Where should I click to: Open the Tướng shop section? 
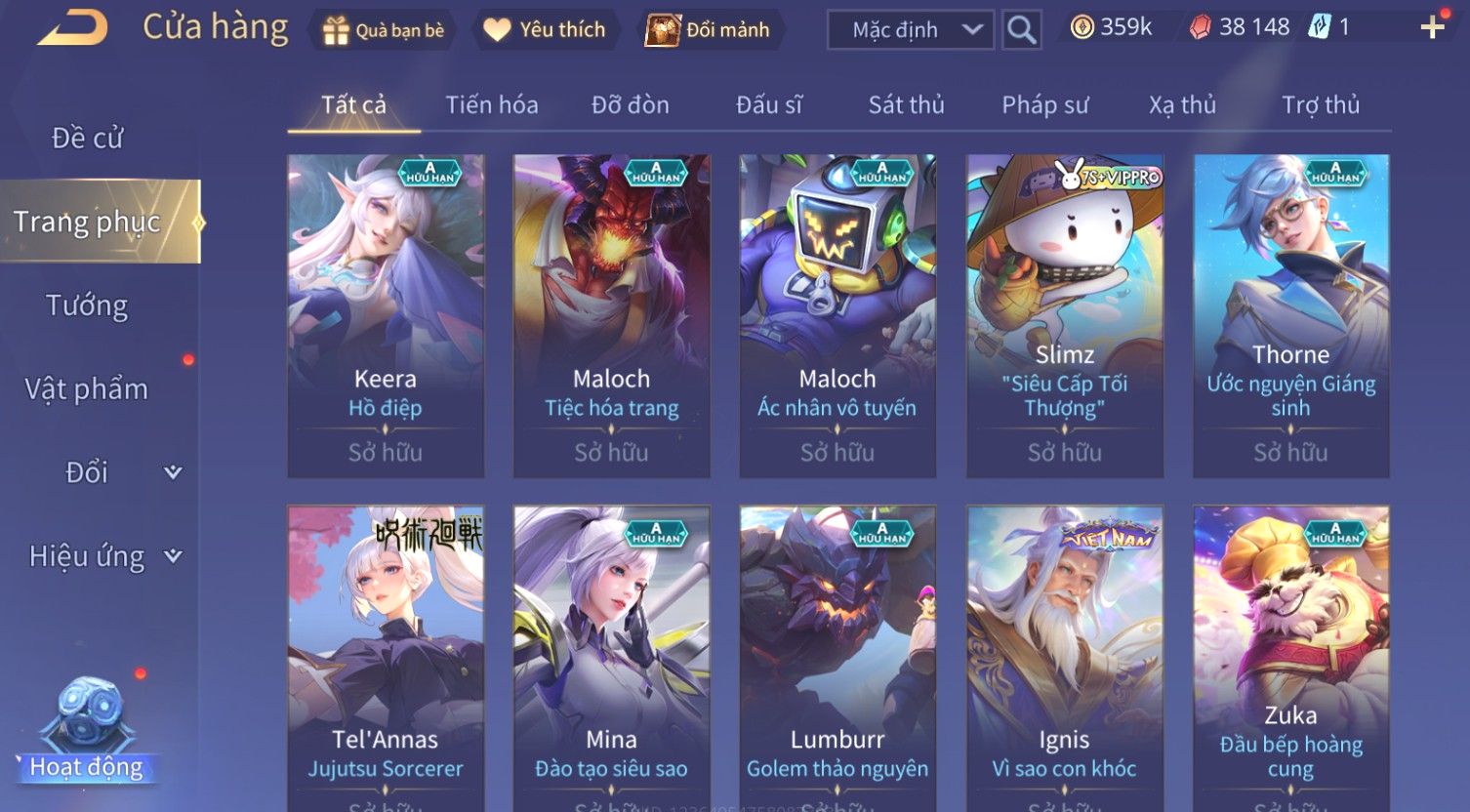pos(88,306)
